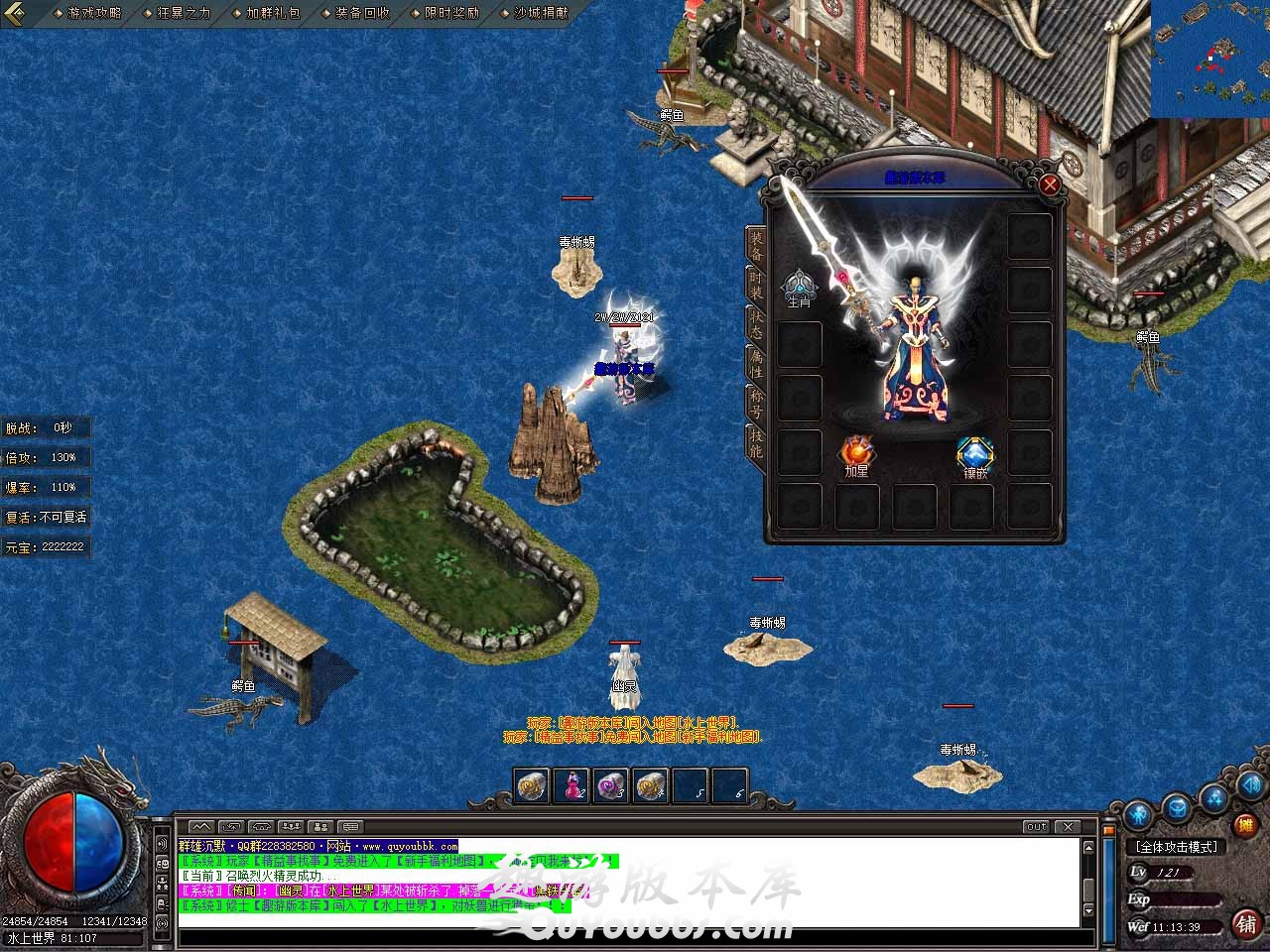Collapse the top menu with the gold arrow

[14, 13]
